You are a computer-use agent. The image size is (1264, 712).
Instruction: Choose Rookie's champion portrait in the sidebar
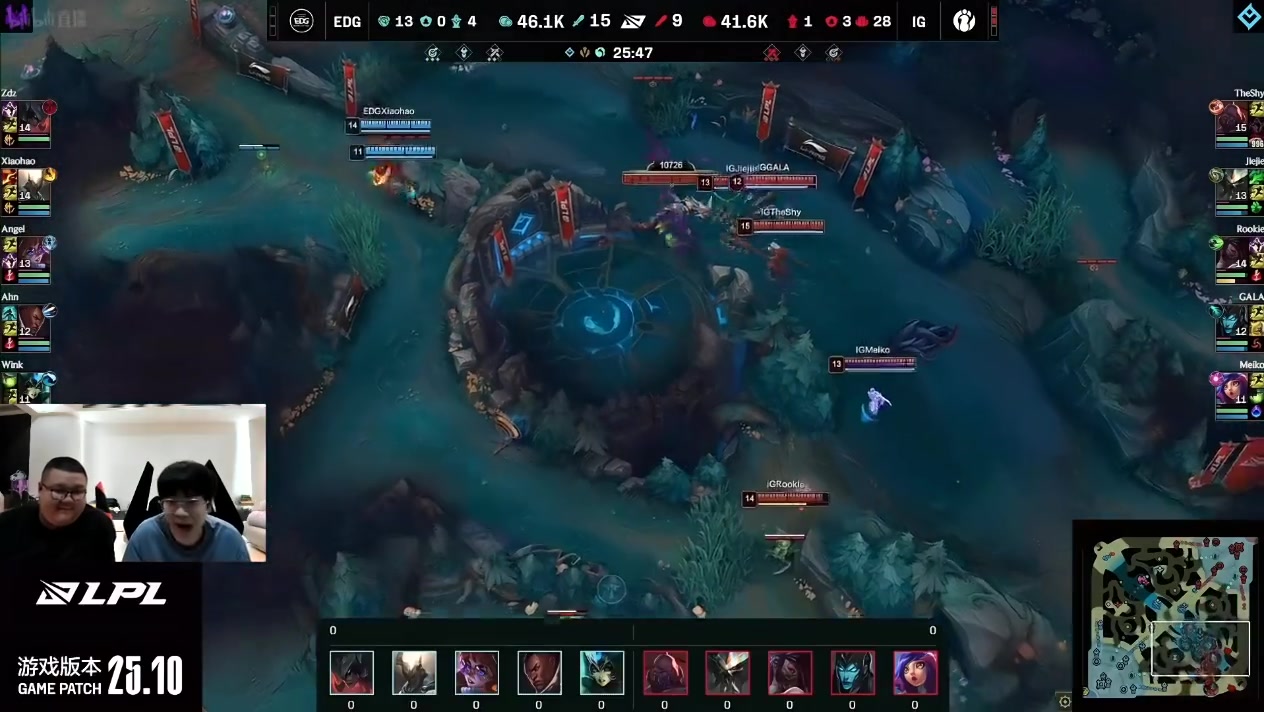(1231, 254)
